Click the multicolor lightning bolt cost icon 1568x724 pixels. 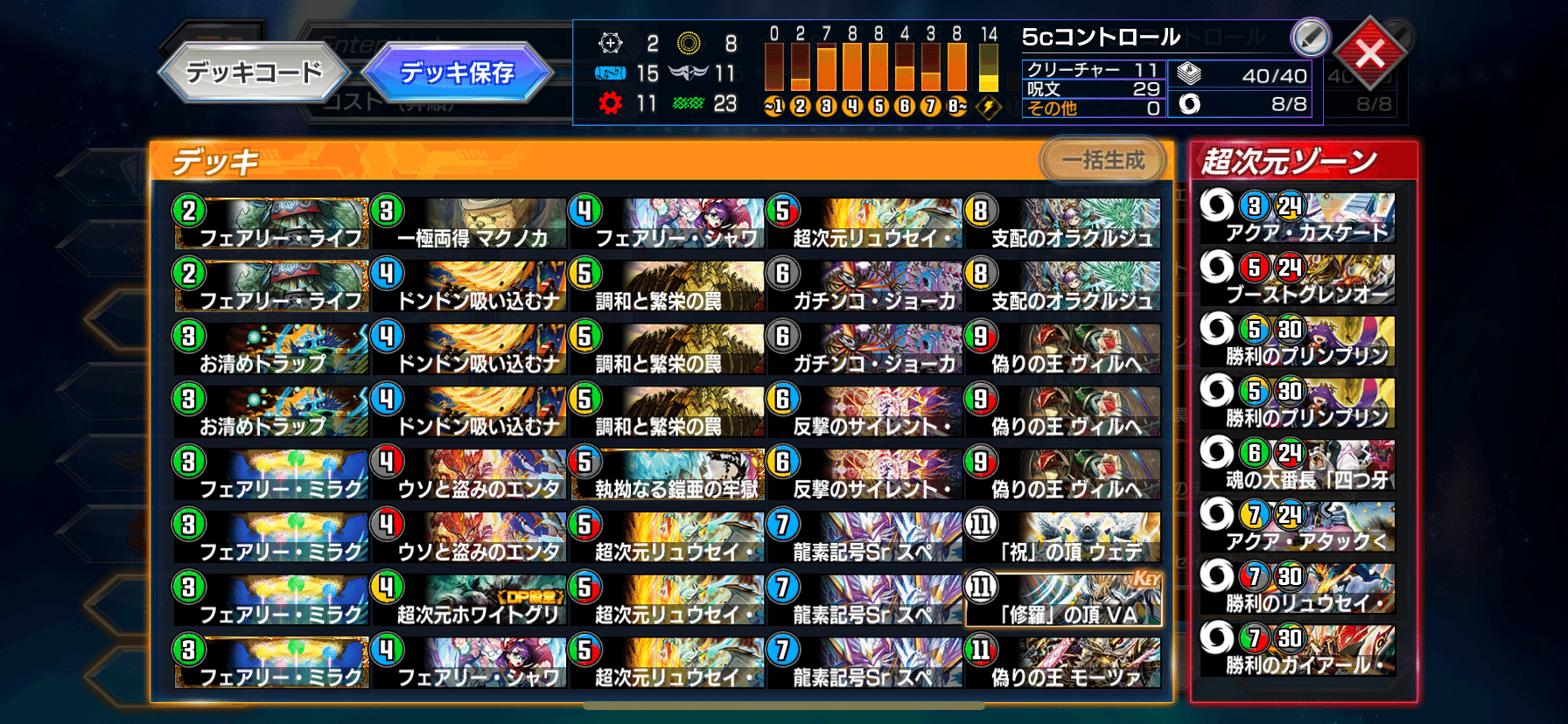989,108
